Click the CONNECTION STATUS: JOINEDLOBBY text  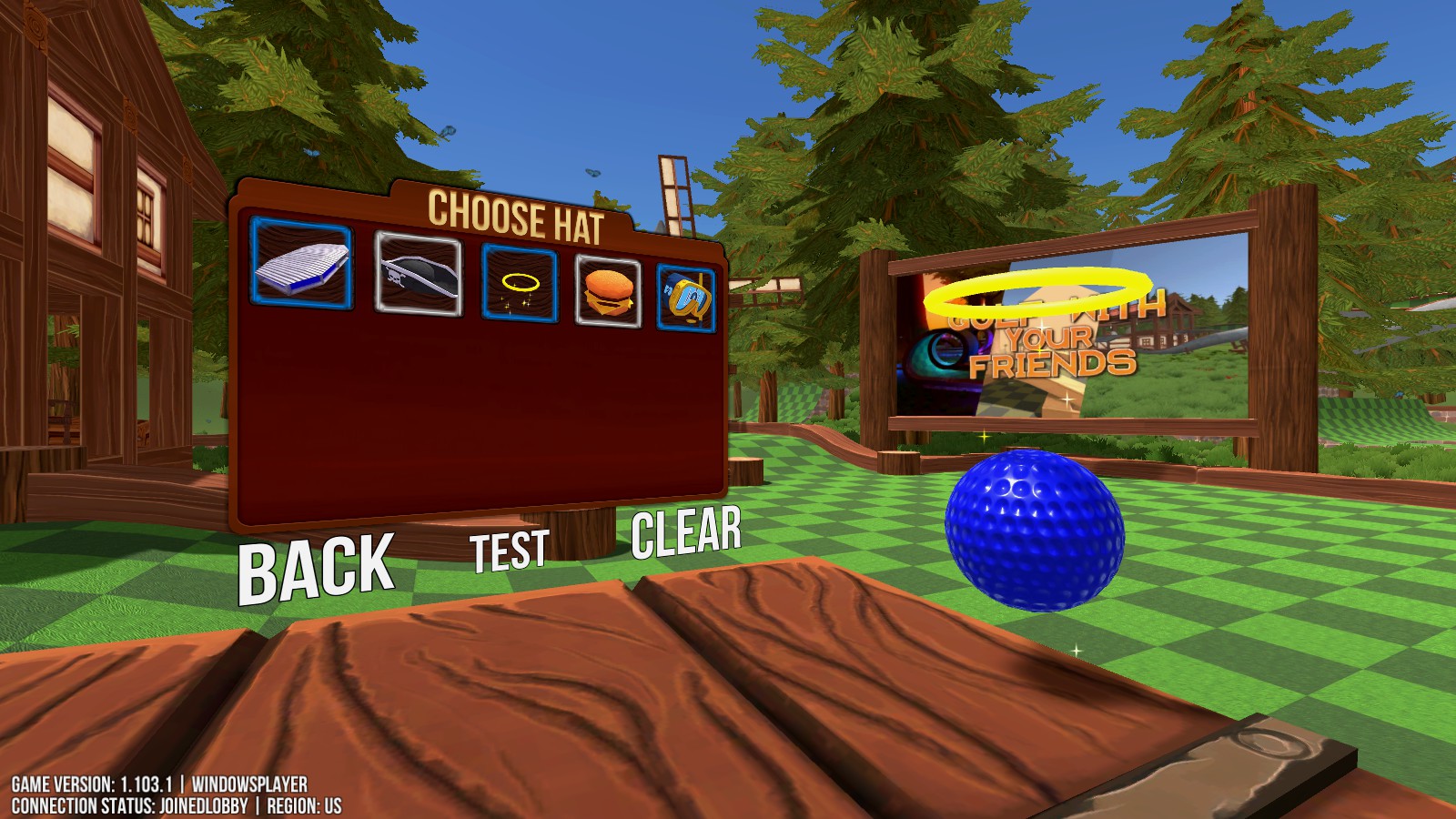coord(131,803)
